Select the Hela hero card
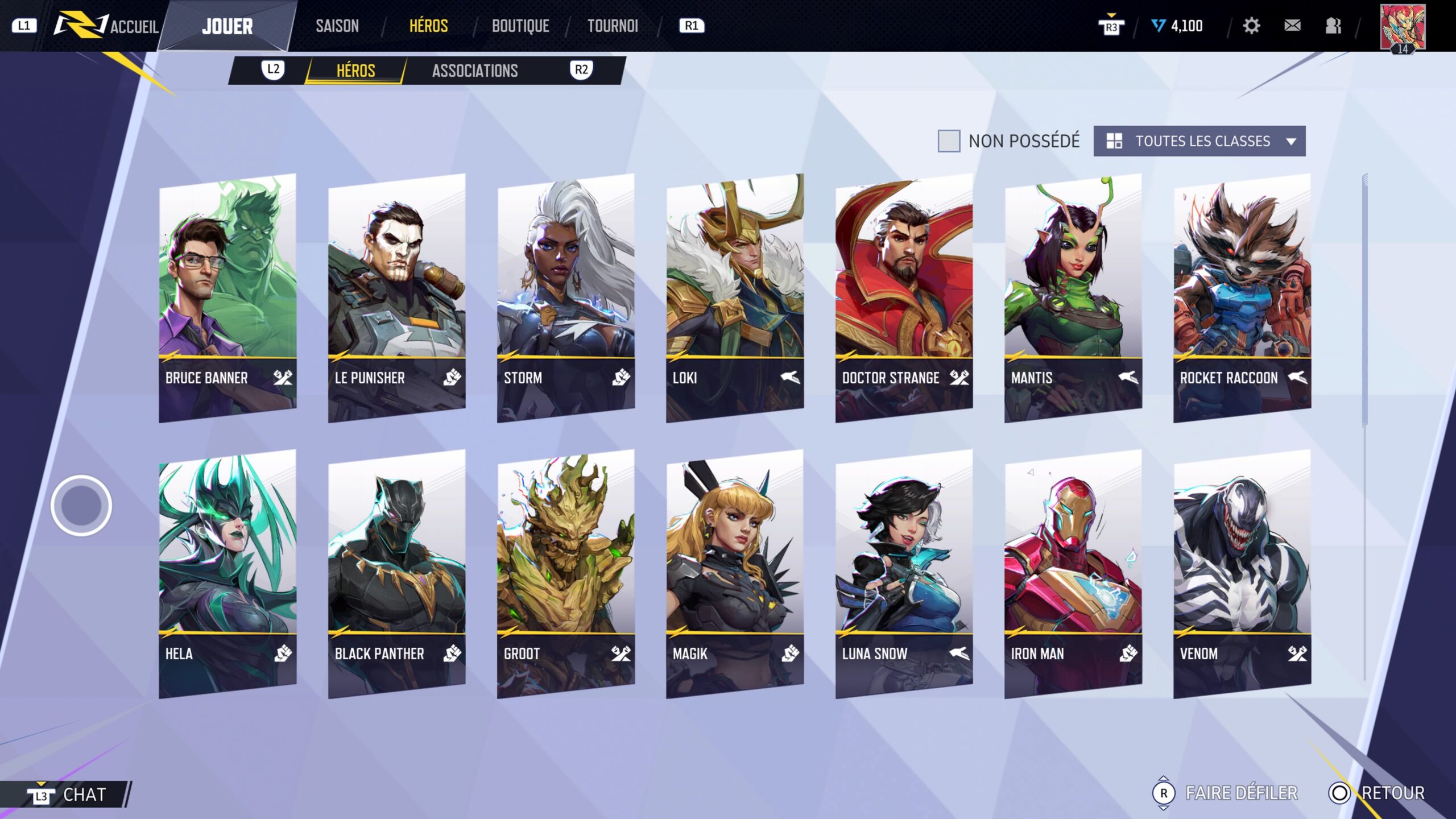1456x819 pixels. 227,572
